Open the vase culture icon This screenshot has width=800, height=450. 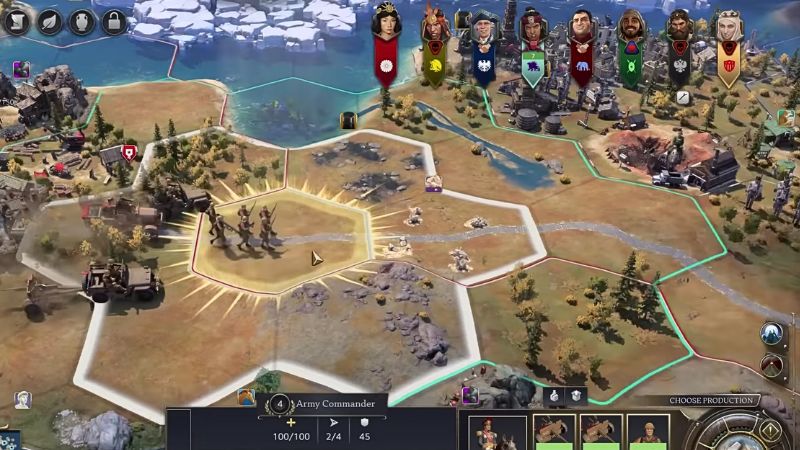coord(84,20)
